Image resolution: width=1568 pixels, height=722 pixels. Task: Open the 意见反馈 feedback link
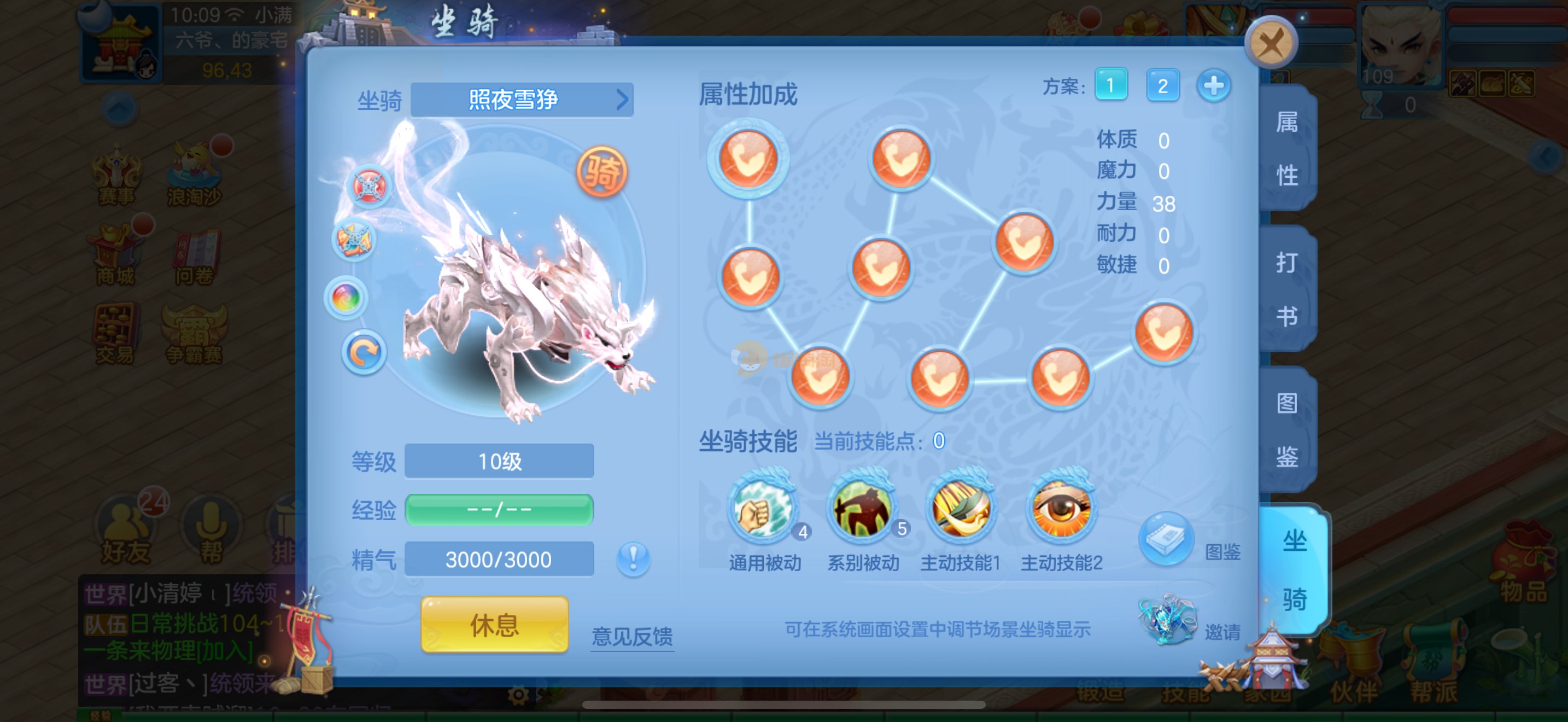pyautogui.click(x=632, y=636)
